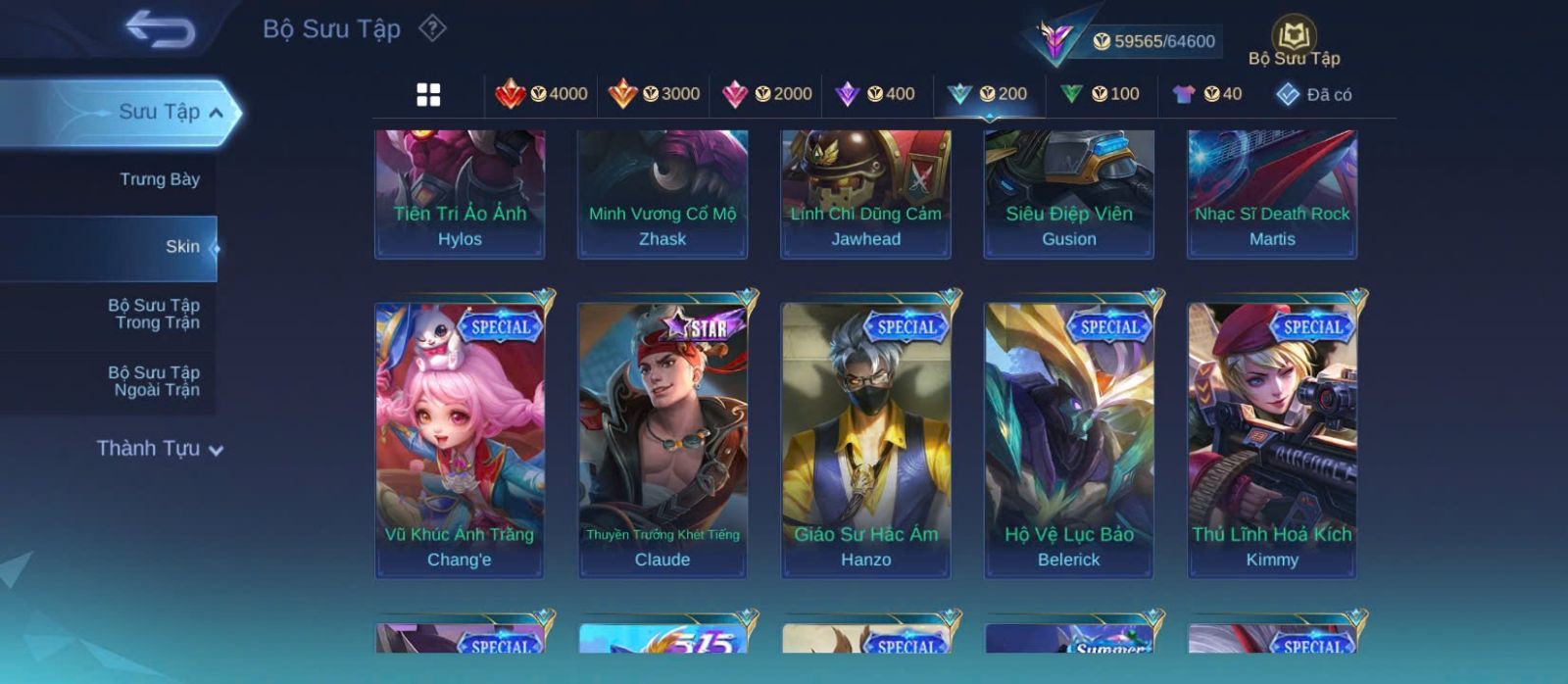Choose the 2000 point tier filter
This screenshot has height=684, width=1568.
tap(766, 94)
